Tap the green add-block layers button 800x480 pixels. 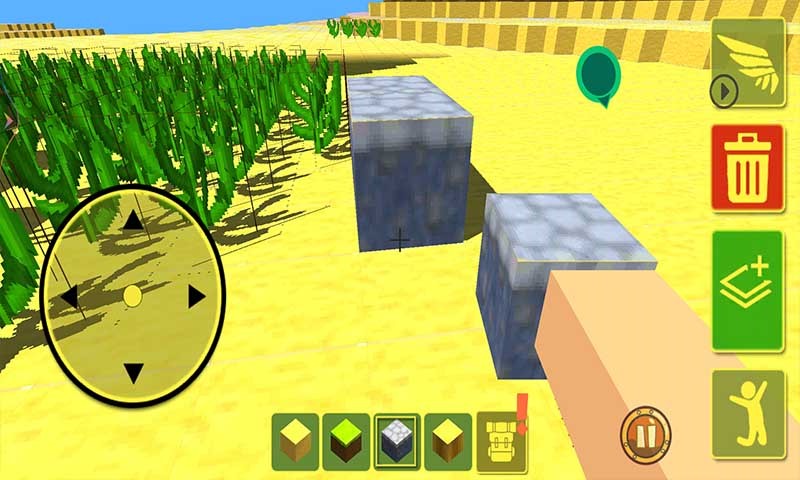point(747,290)
